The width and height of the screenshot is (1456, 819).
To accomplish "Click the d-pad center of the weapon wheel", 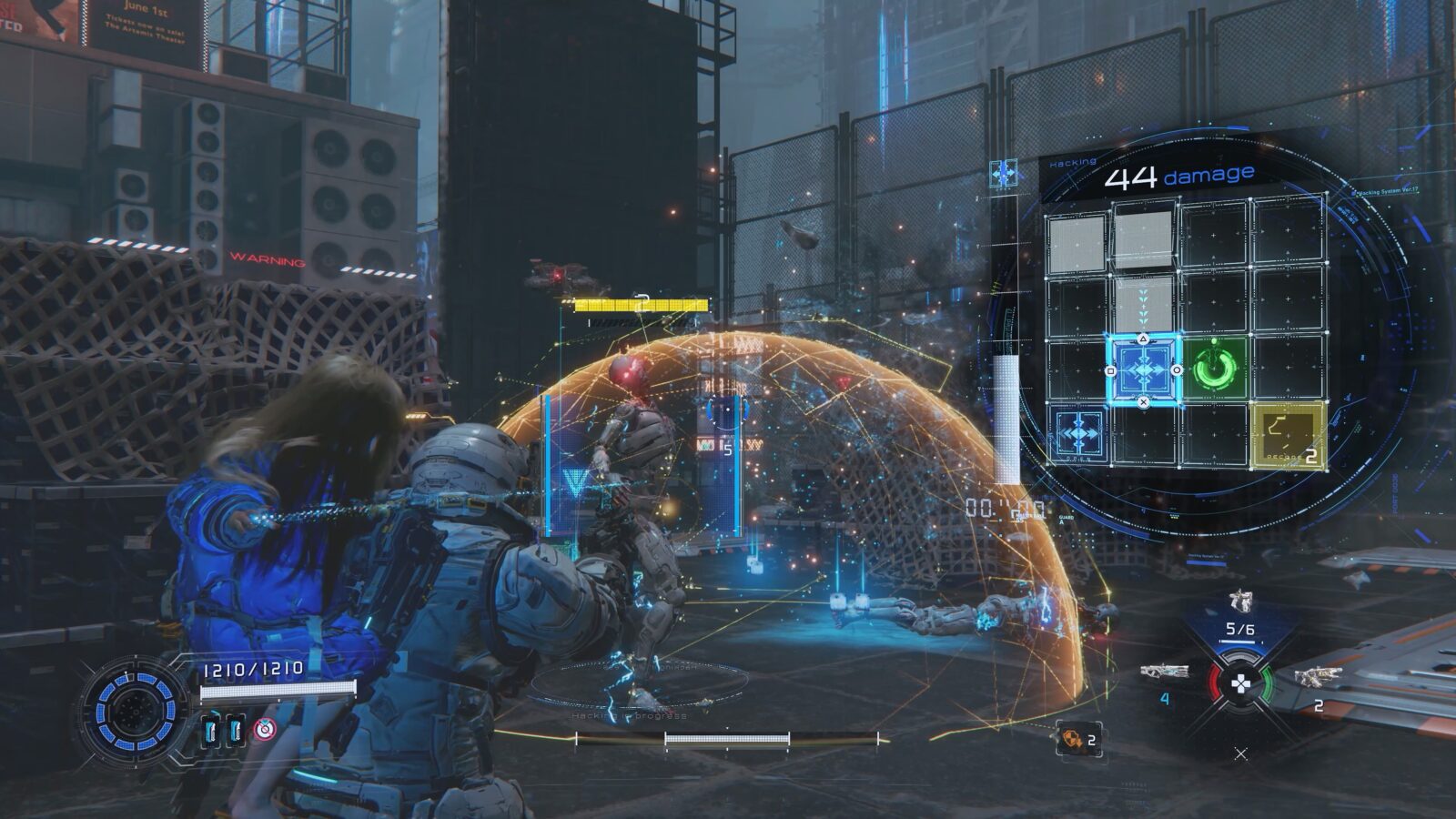I will 1239,685.
